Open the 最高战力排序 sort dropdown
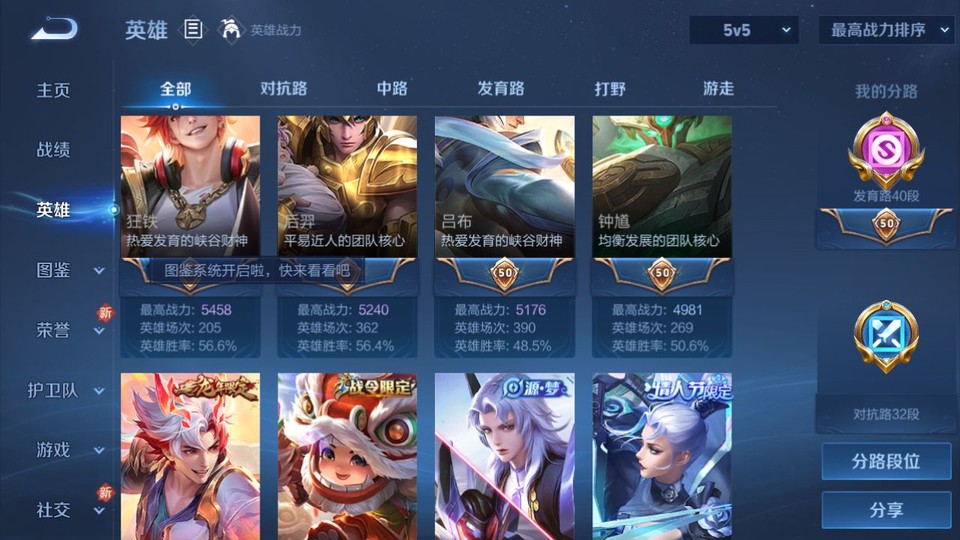 tap(886, 31)
